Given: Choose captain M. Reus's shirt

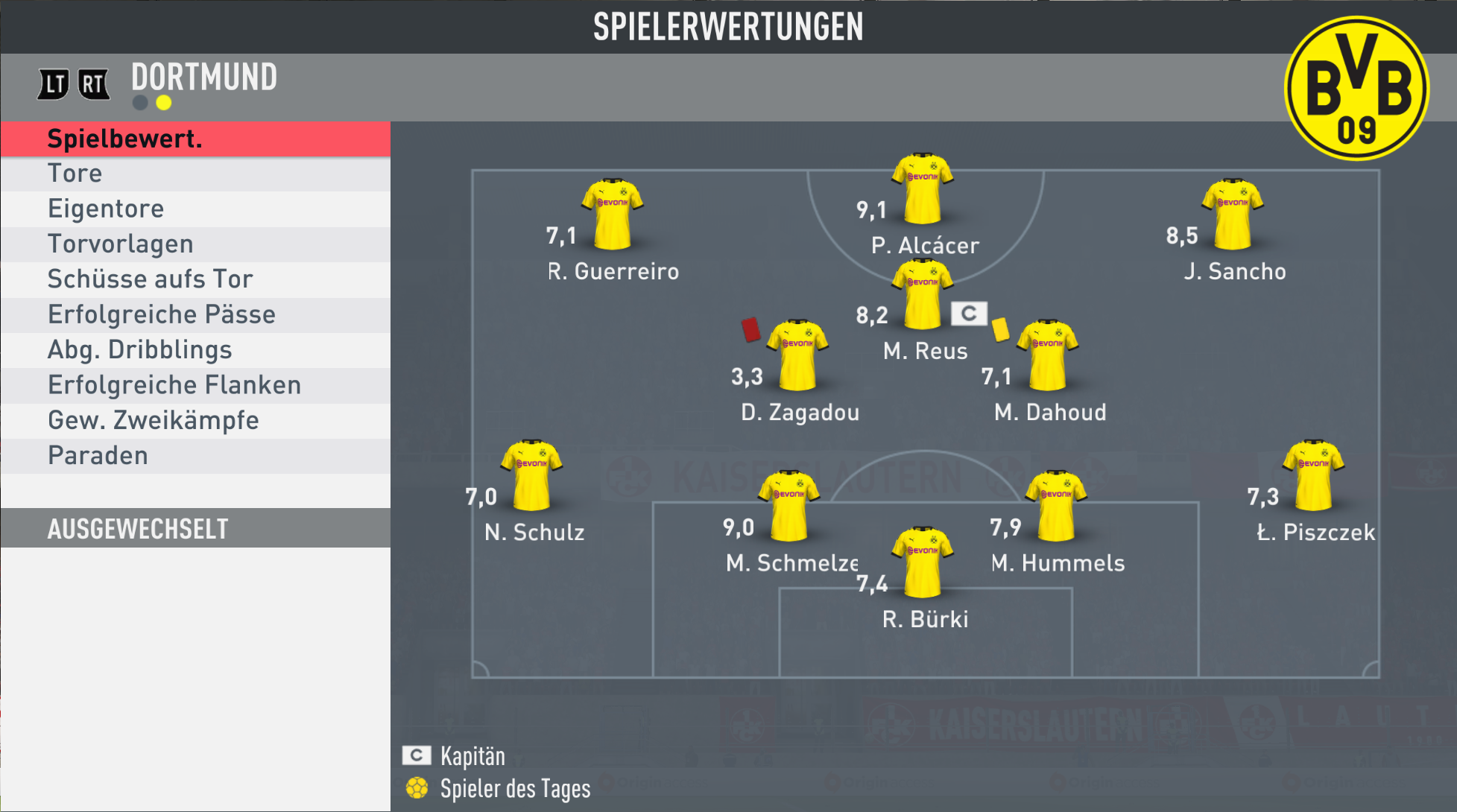Looking at the screenshot, I should tap(923, 294).
